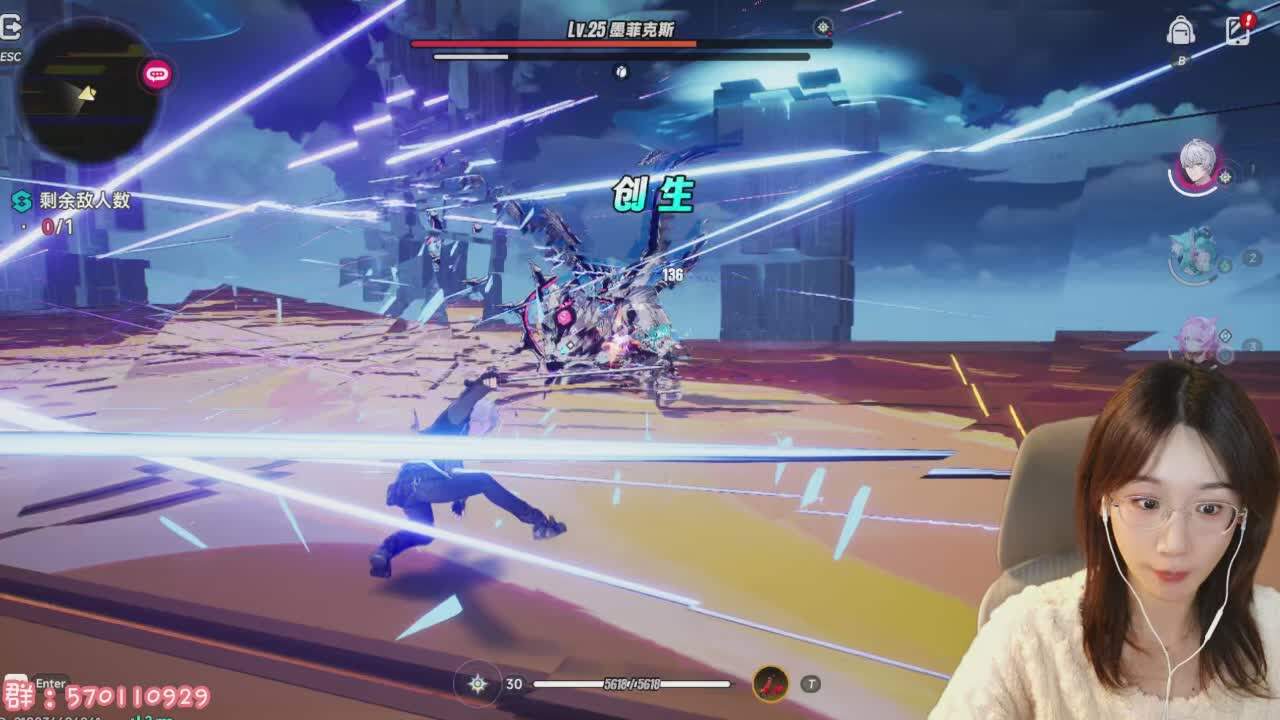Open the pink chat bubble icon
Image resolution: width=1280 pixels, height=720 pixels.
[156, 74]
